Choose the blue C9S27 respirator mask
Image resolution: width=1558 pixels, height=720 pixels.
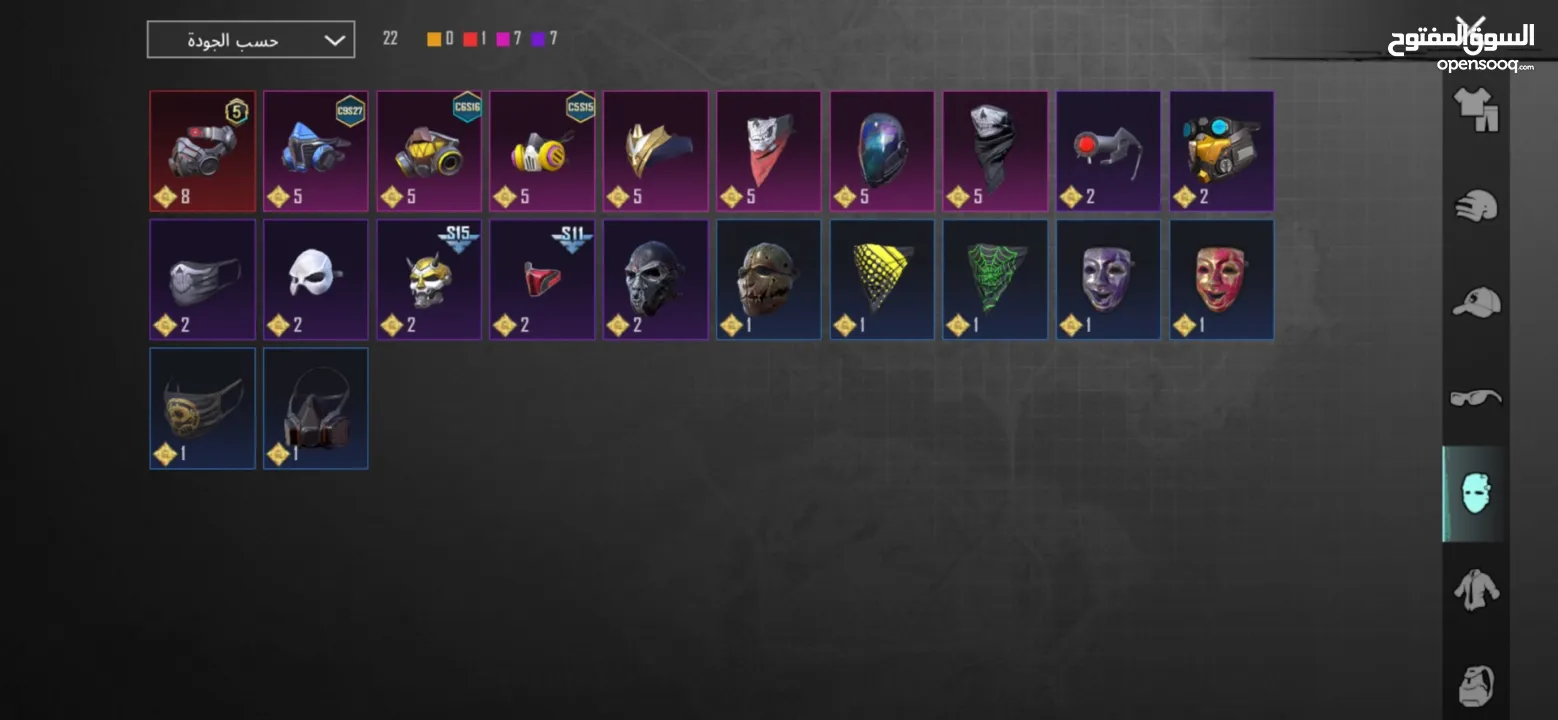click(315, 151)
